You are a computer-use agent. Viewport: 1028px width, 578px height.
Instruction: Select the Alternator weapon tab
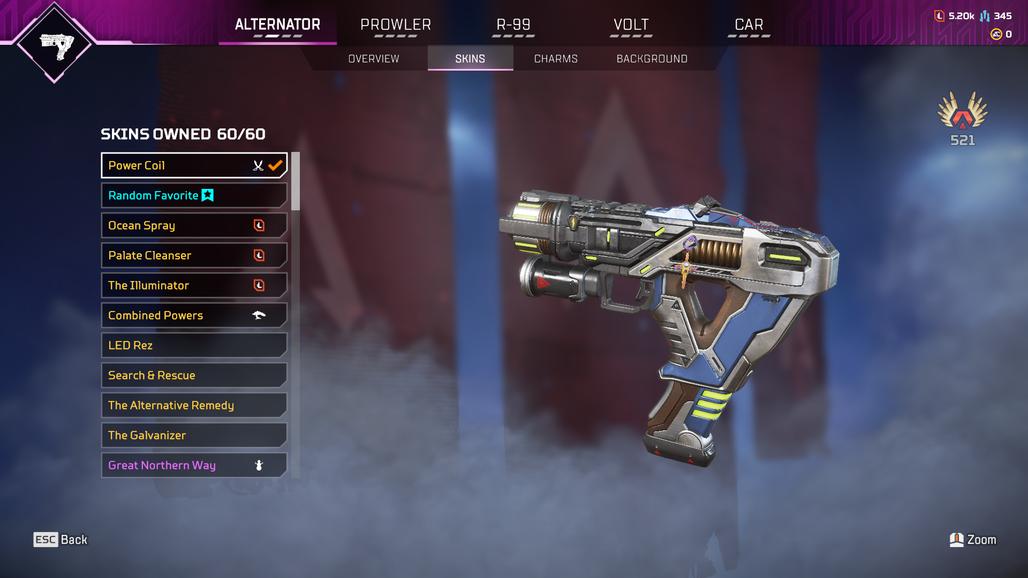277,25
